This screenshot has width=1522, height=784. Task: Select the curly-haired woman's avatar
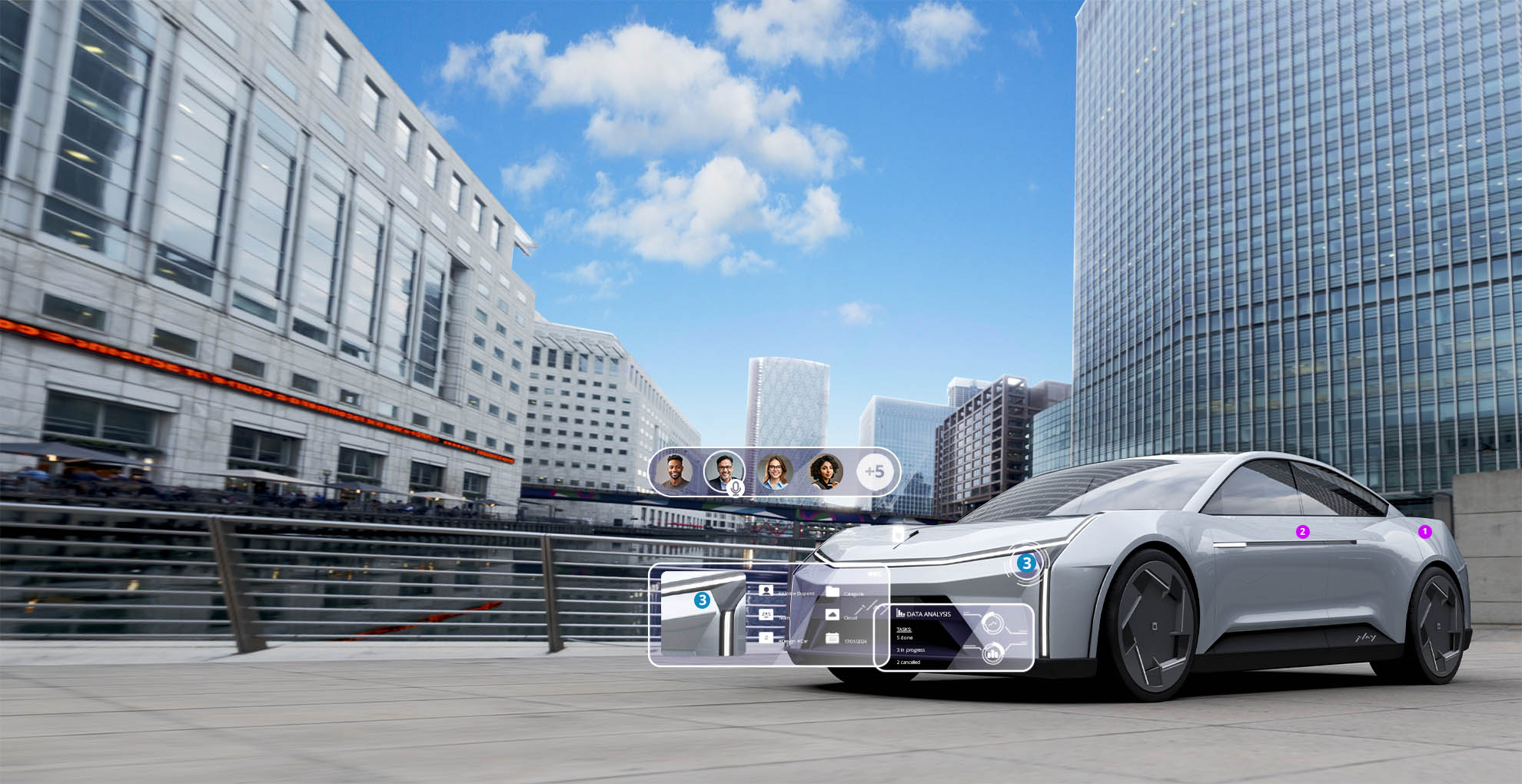coord(826,471)
